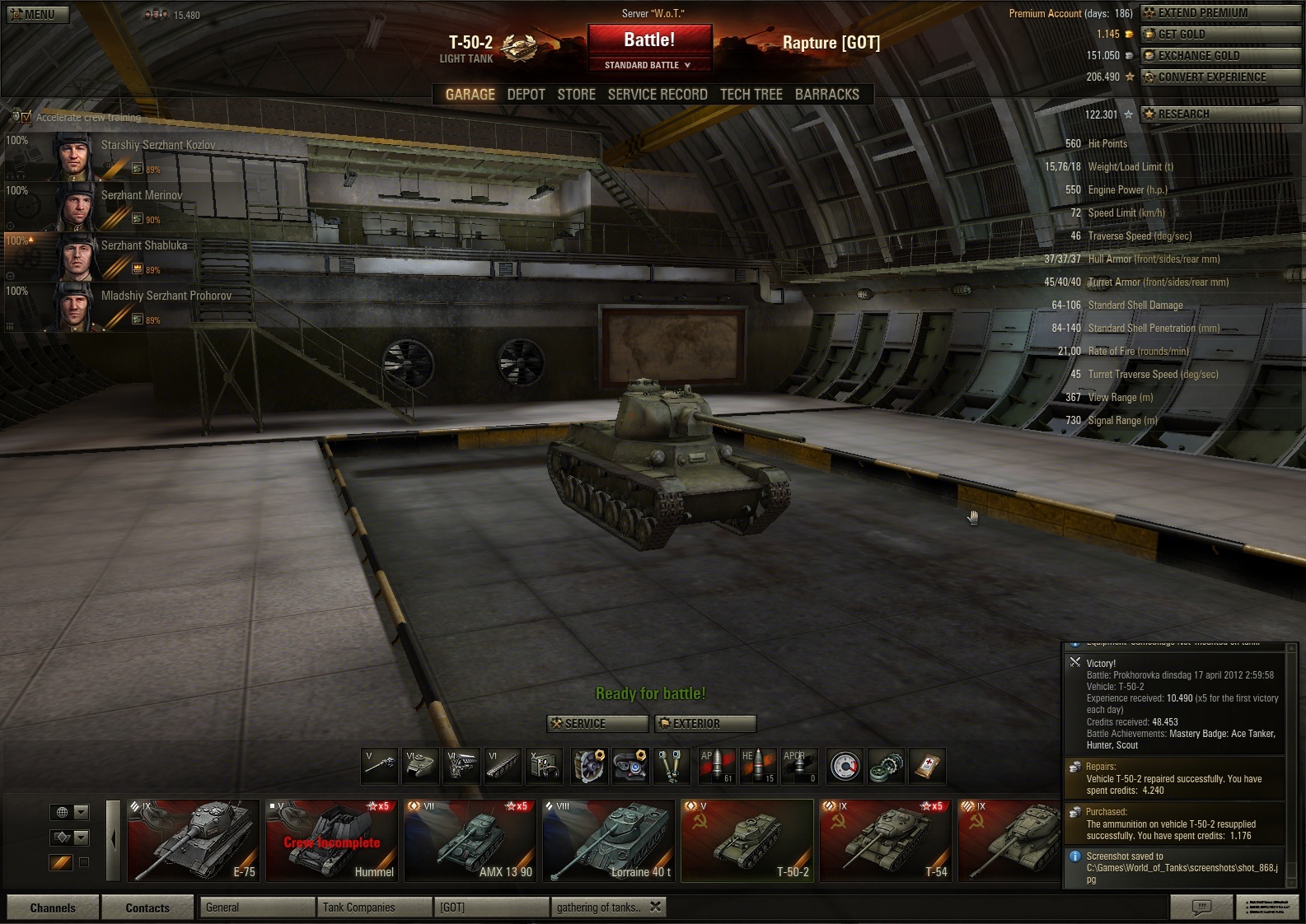Open the Contacts panel

pyautogui.click(x=147, y=908)
